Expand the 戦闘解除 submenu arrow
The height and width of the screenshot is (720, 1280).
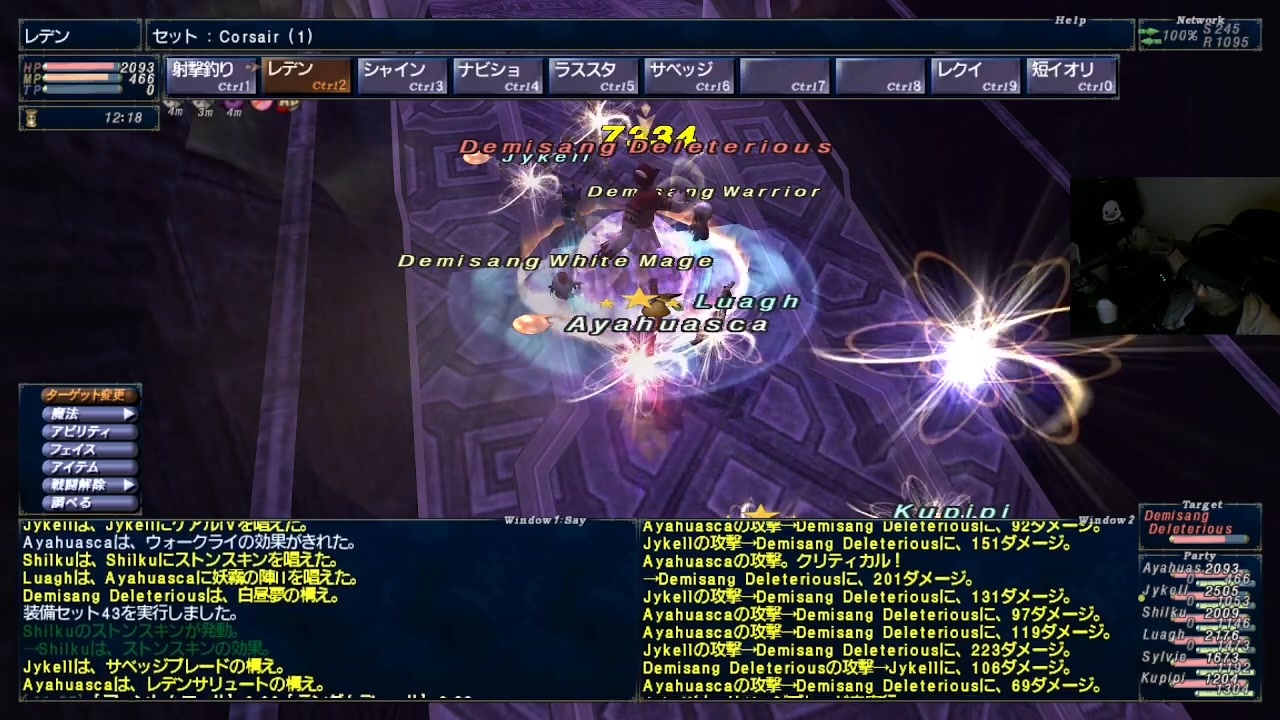pos(129,484)
